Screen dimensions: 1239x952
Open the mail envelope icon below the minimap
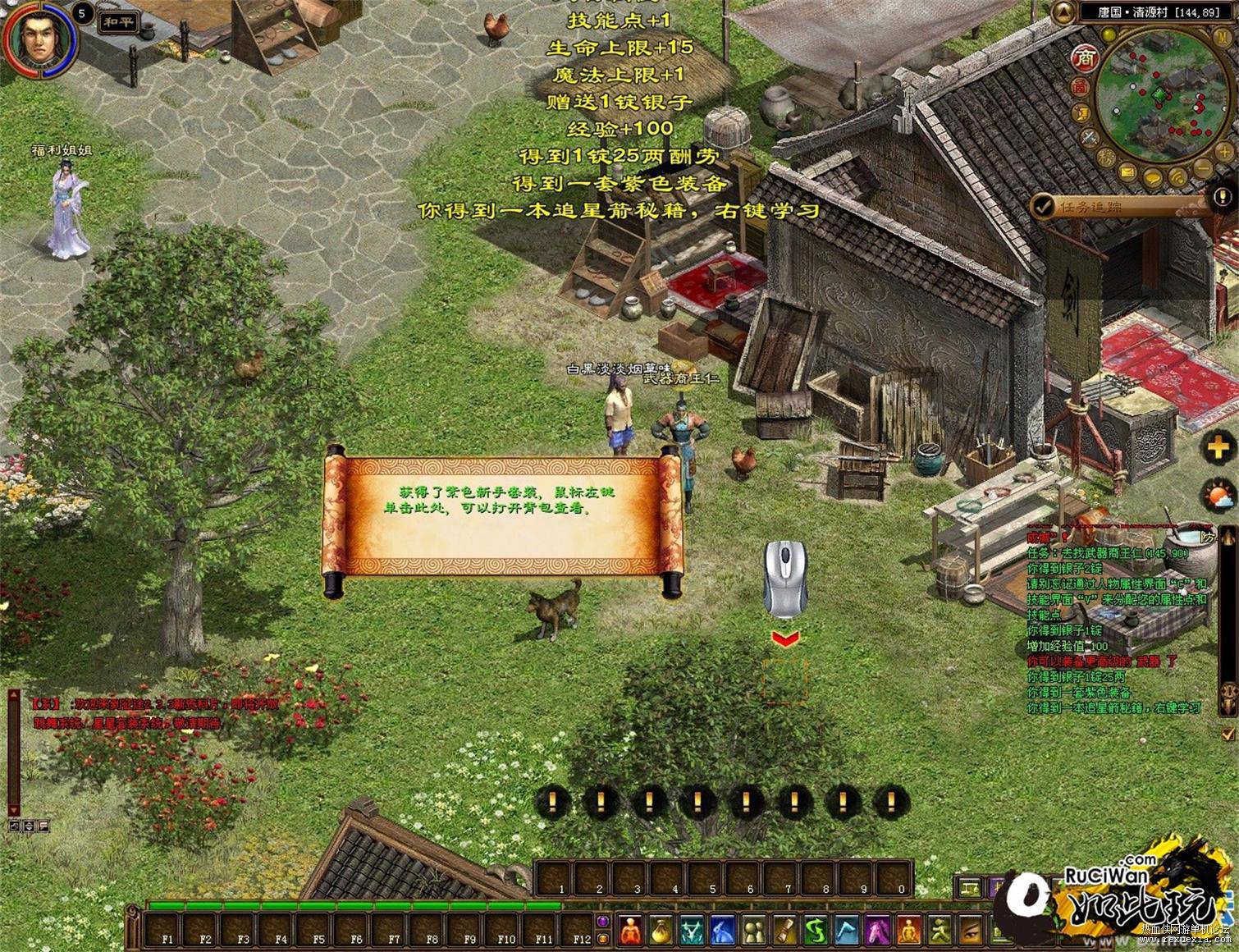(x=1127, y=173)
